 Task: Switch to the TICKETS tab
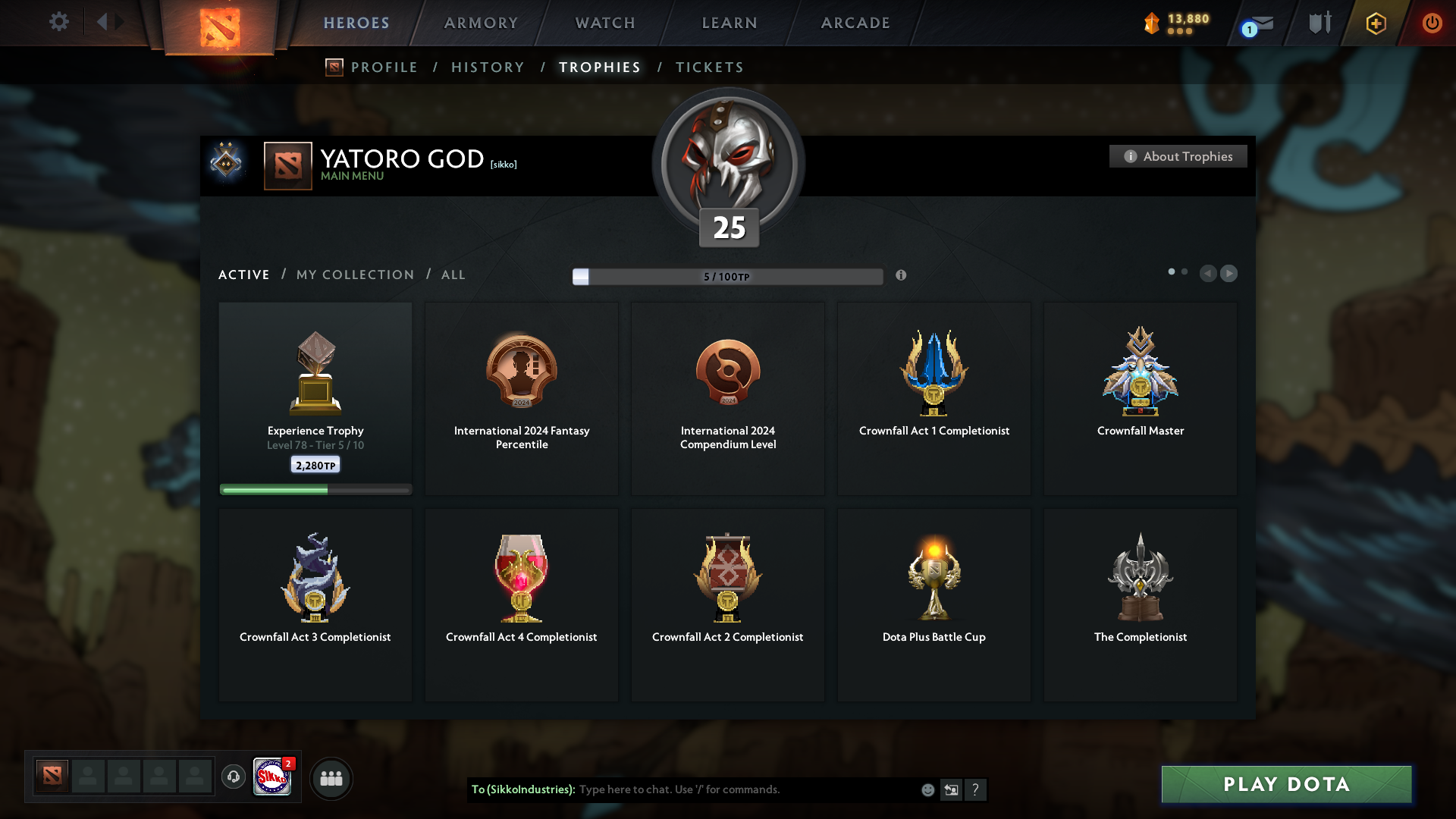709,67
